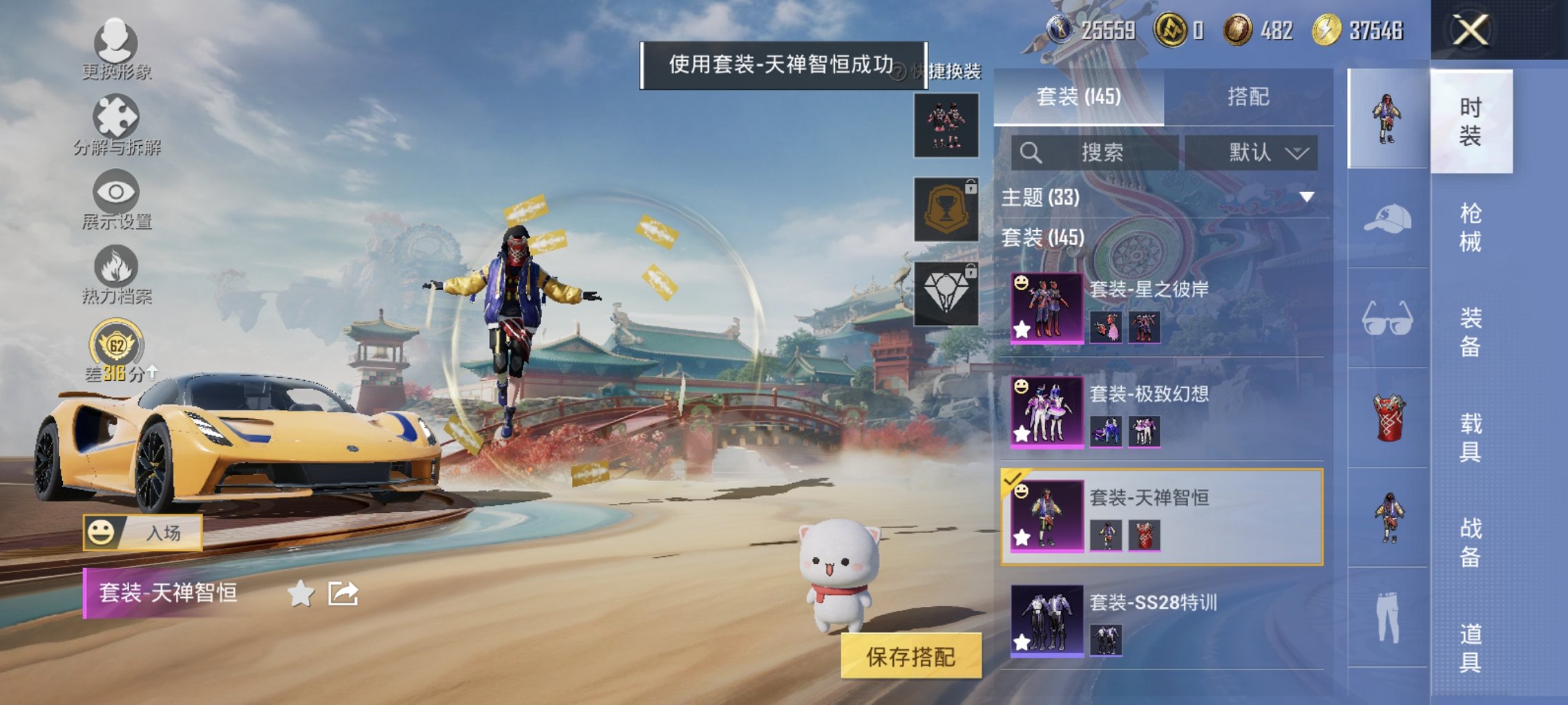Select the cap category icon in right sidebar
The width and height of the screenshot is (1568, 705).
click(x=1387, y=218)
